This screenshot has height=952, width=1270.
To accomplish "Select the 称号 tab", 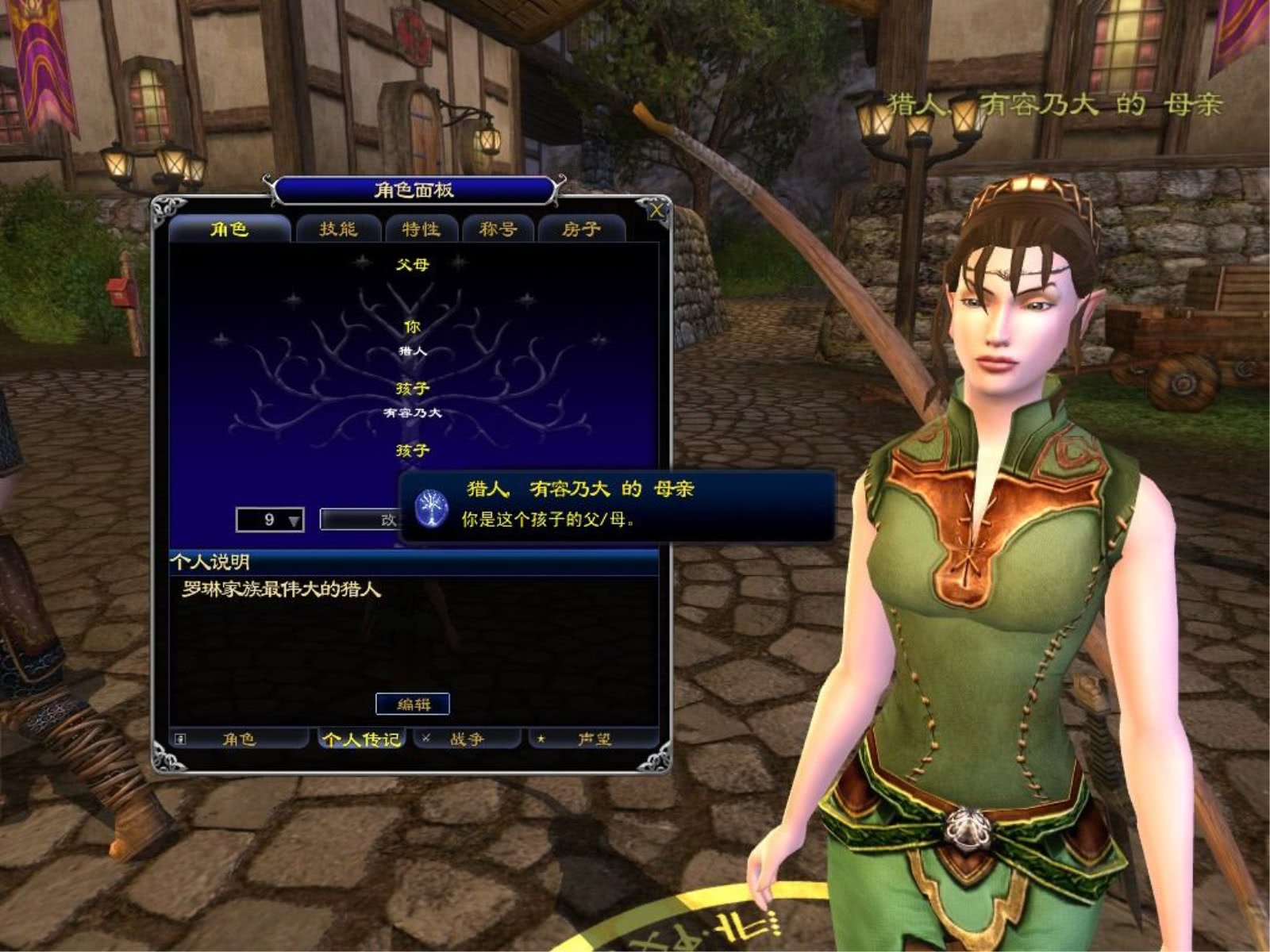I will pyautogui.click(x=498, y=229).
